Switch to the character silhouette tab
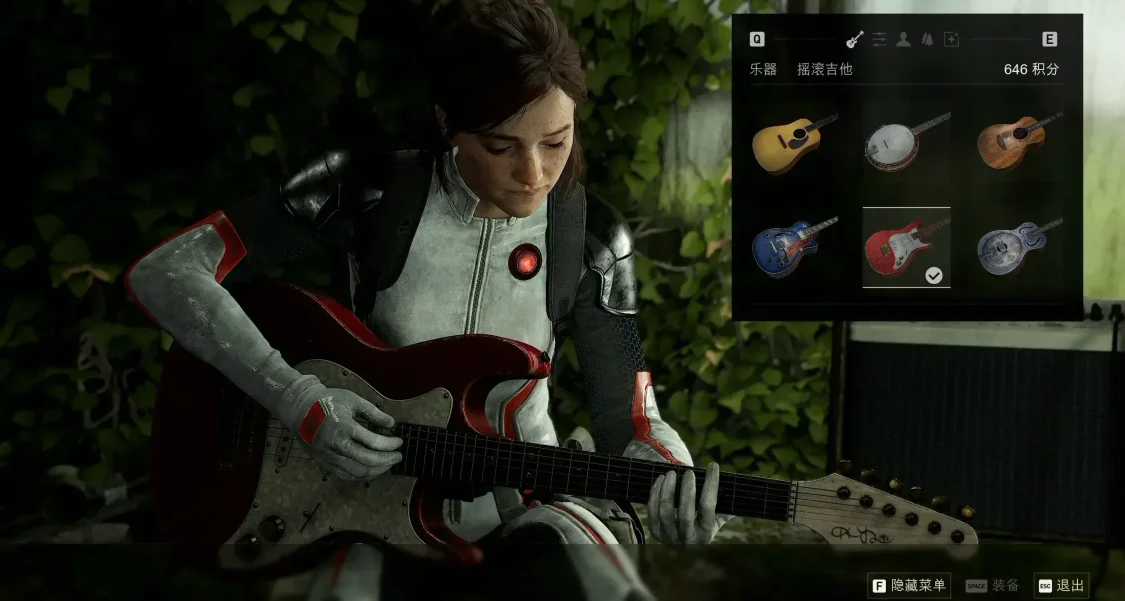This screenshot has width=1125, height=601. click(x=903, y=40)
